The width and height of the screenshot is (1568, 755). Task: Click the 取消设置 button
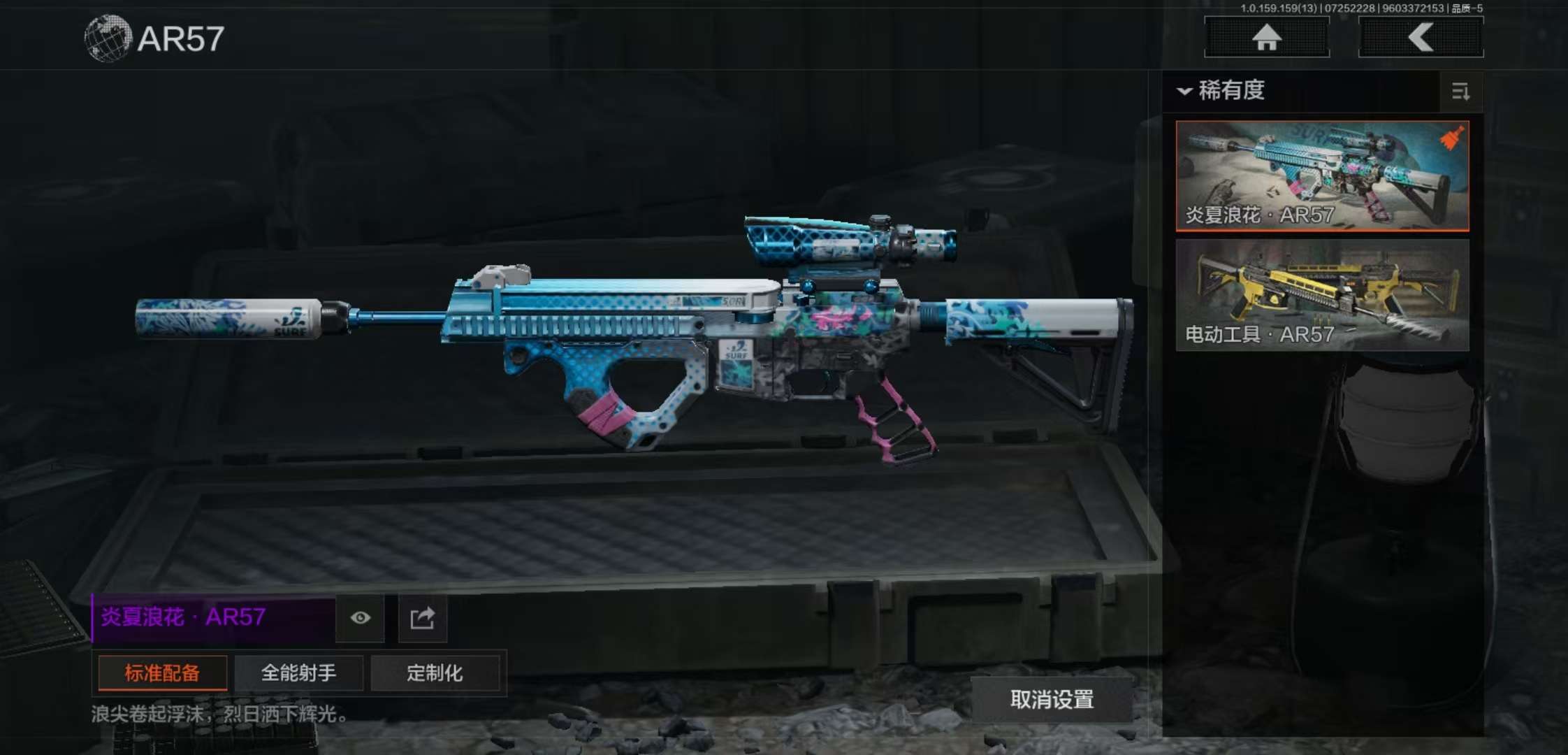[1052, 699]
